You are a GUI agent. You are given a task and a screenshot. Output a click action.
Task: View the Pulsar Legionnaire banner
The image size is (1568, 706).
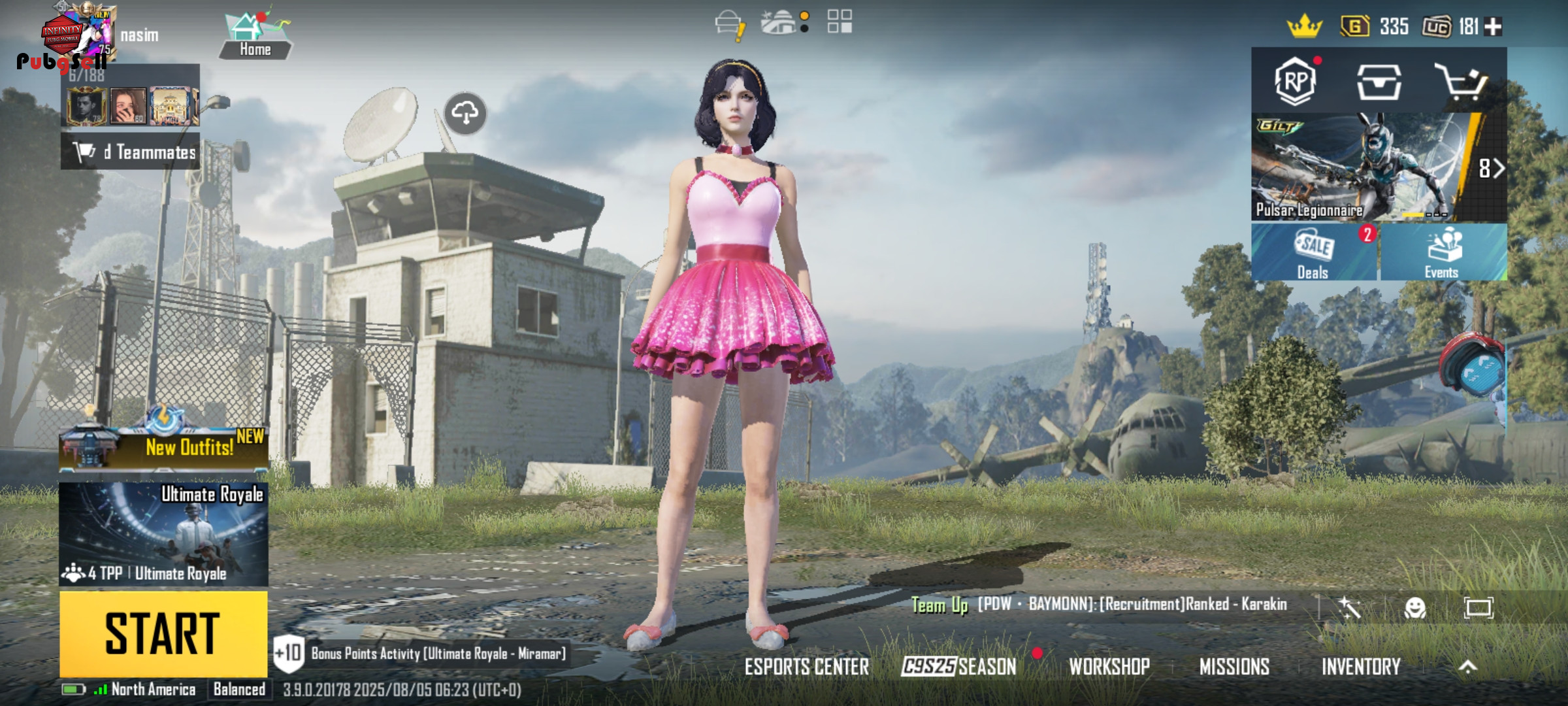1365,167
